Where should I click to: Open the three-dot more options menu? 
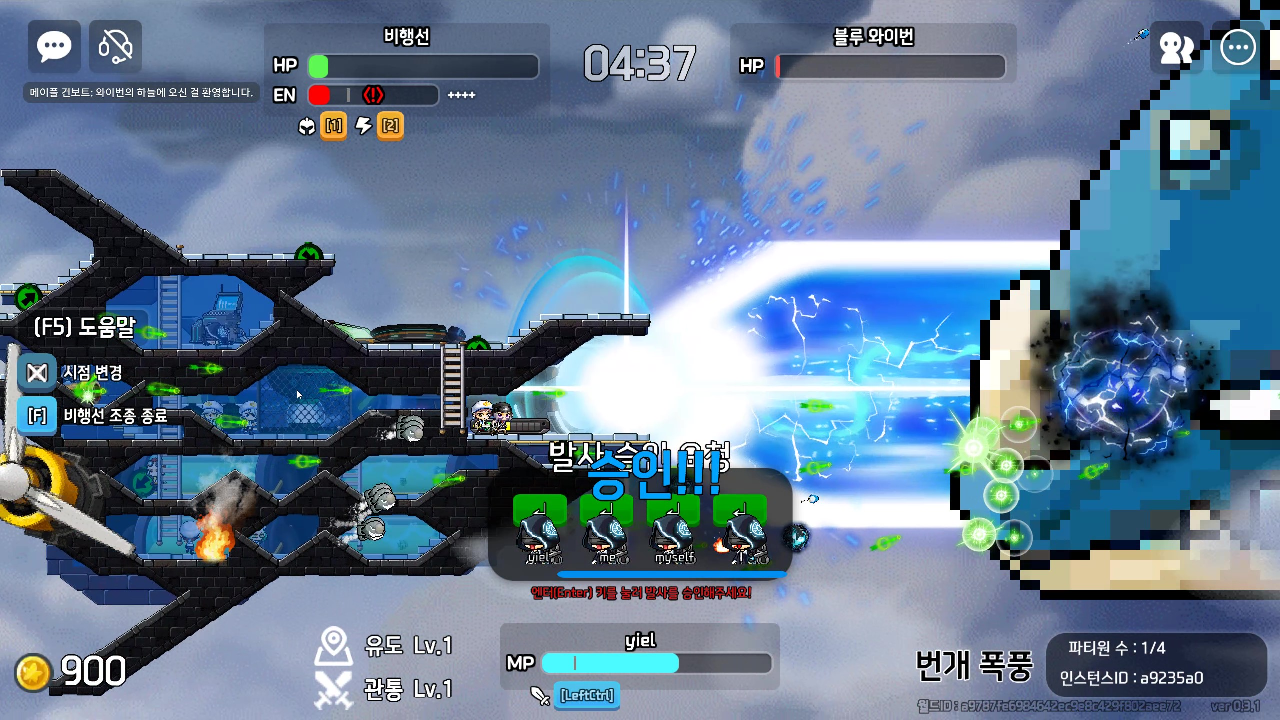click(x=1238, y=48)
